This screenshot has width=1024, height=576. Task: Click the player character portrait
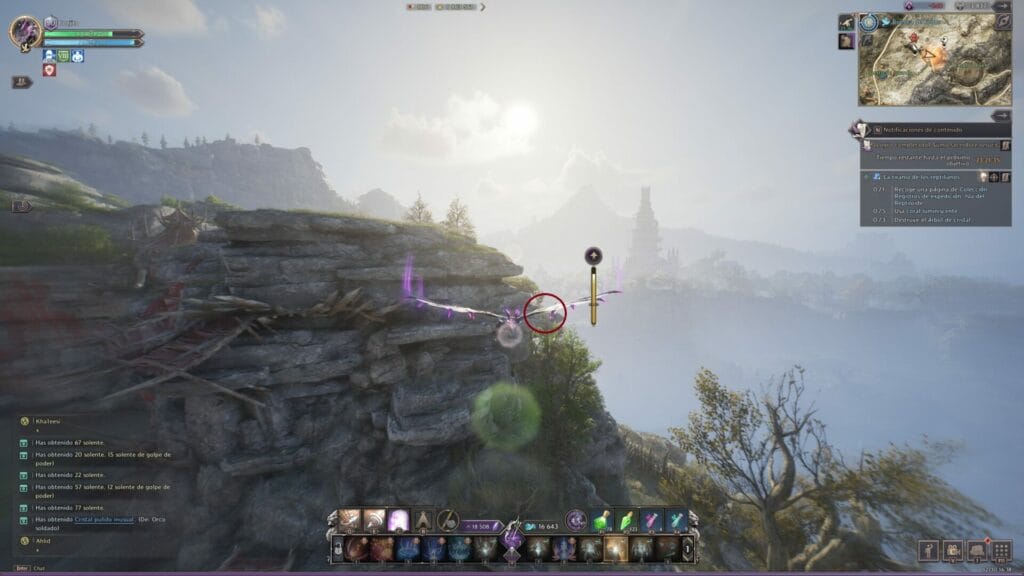[26, 32]
